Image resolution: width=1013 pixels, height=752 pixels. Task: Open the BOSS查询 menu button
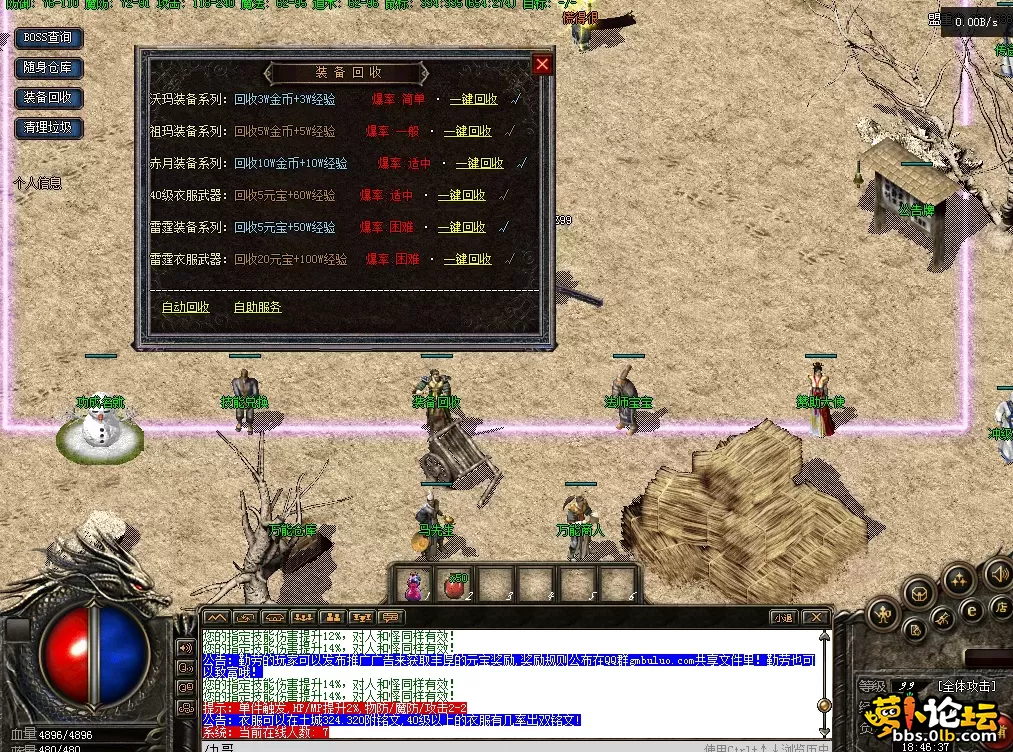pos(48,38)
